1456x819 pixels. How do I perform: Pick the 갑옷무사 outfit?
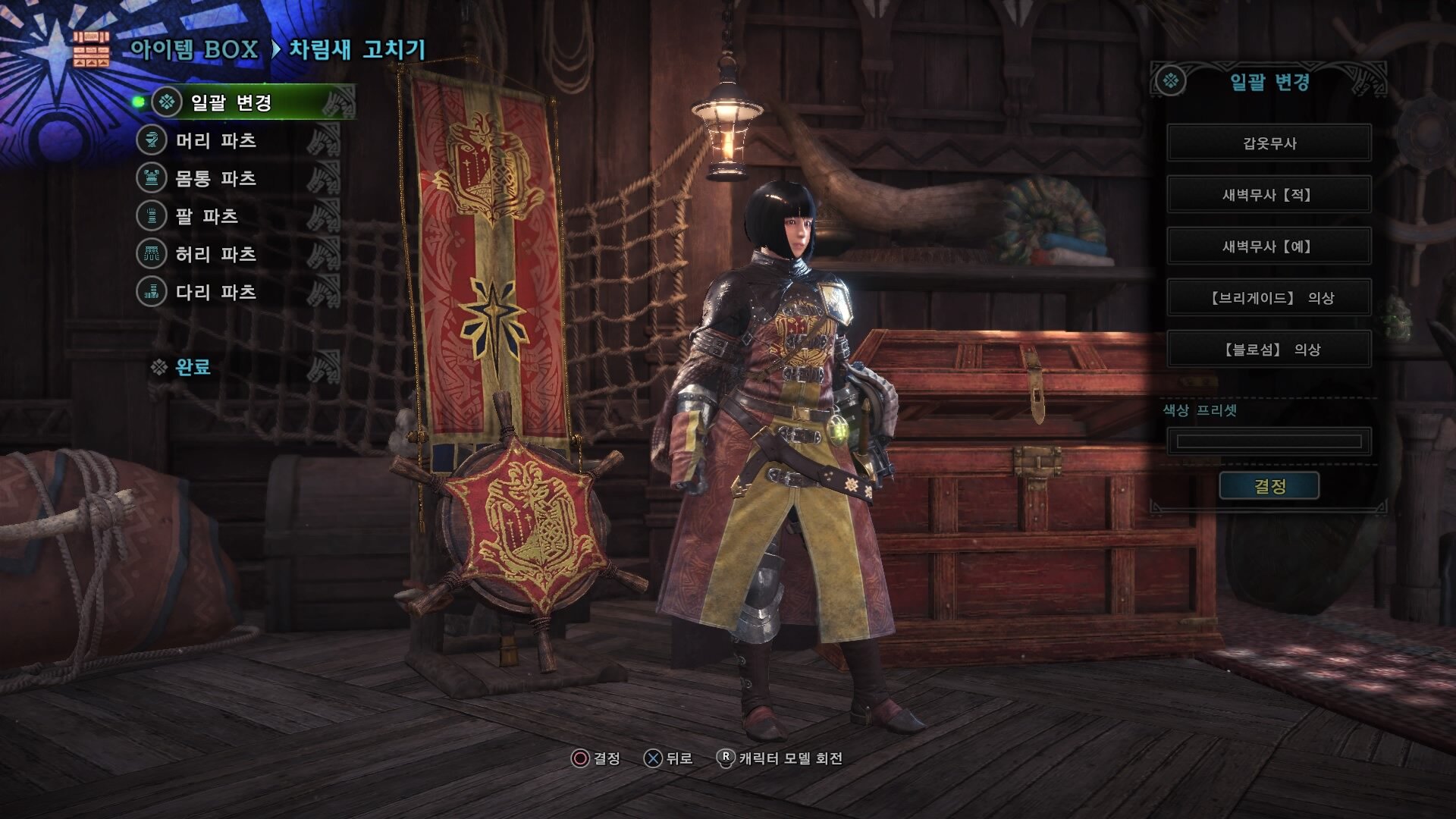(1269, 143)
